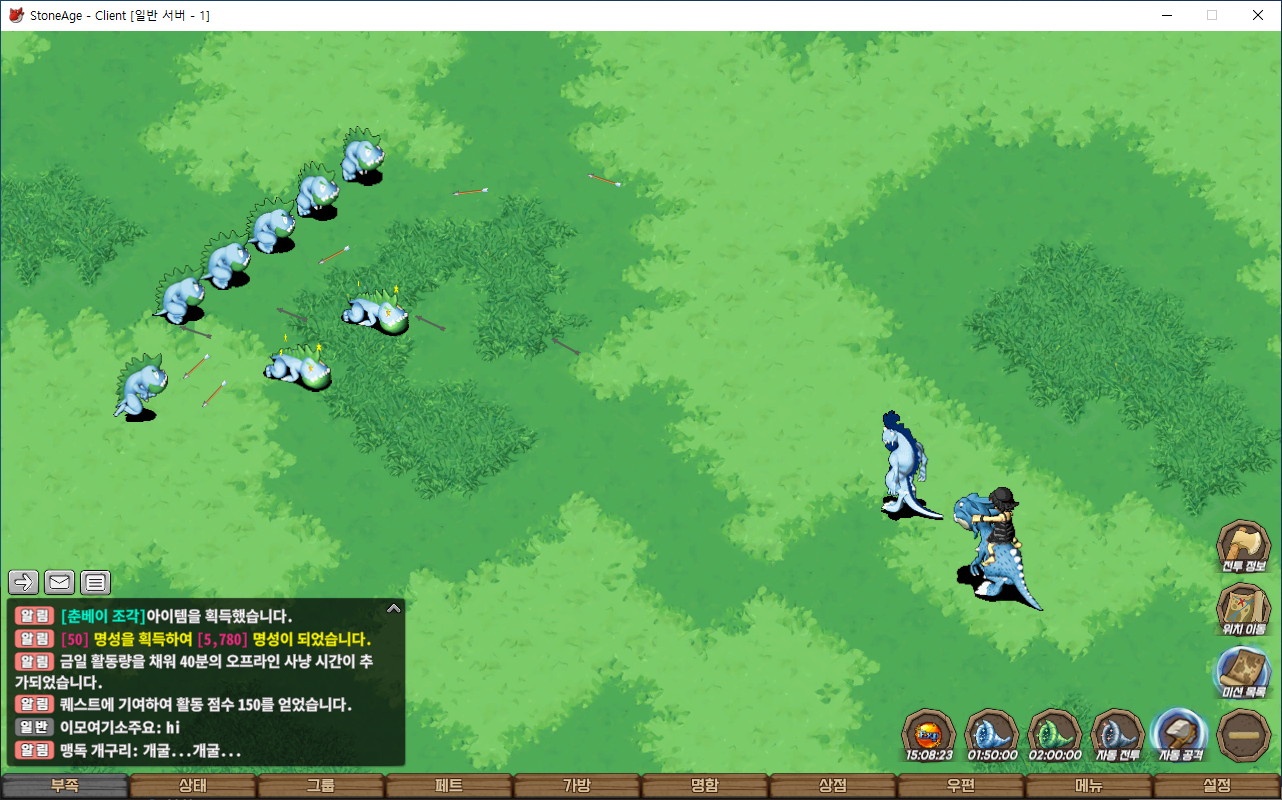This screenshot has width=1282, height=800.
Task: Open the 명함 (name card) tab
Action: pos(705,786)
